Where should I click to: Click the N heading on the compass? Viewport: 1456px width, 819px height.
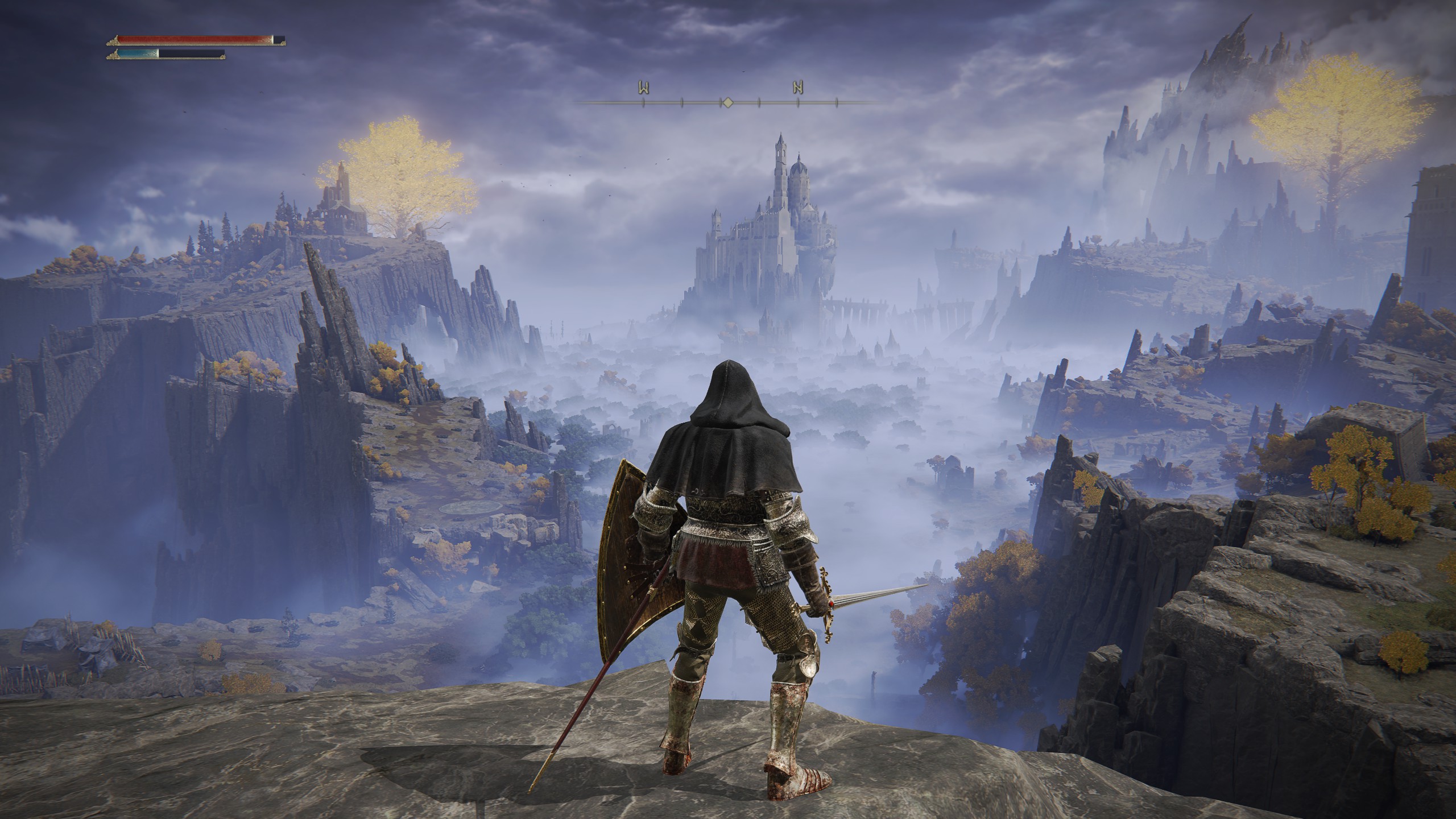(x=798, y=88)
